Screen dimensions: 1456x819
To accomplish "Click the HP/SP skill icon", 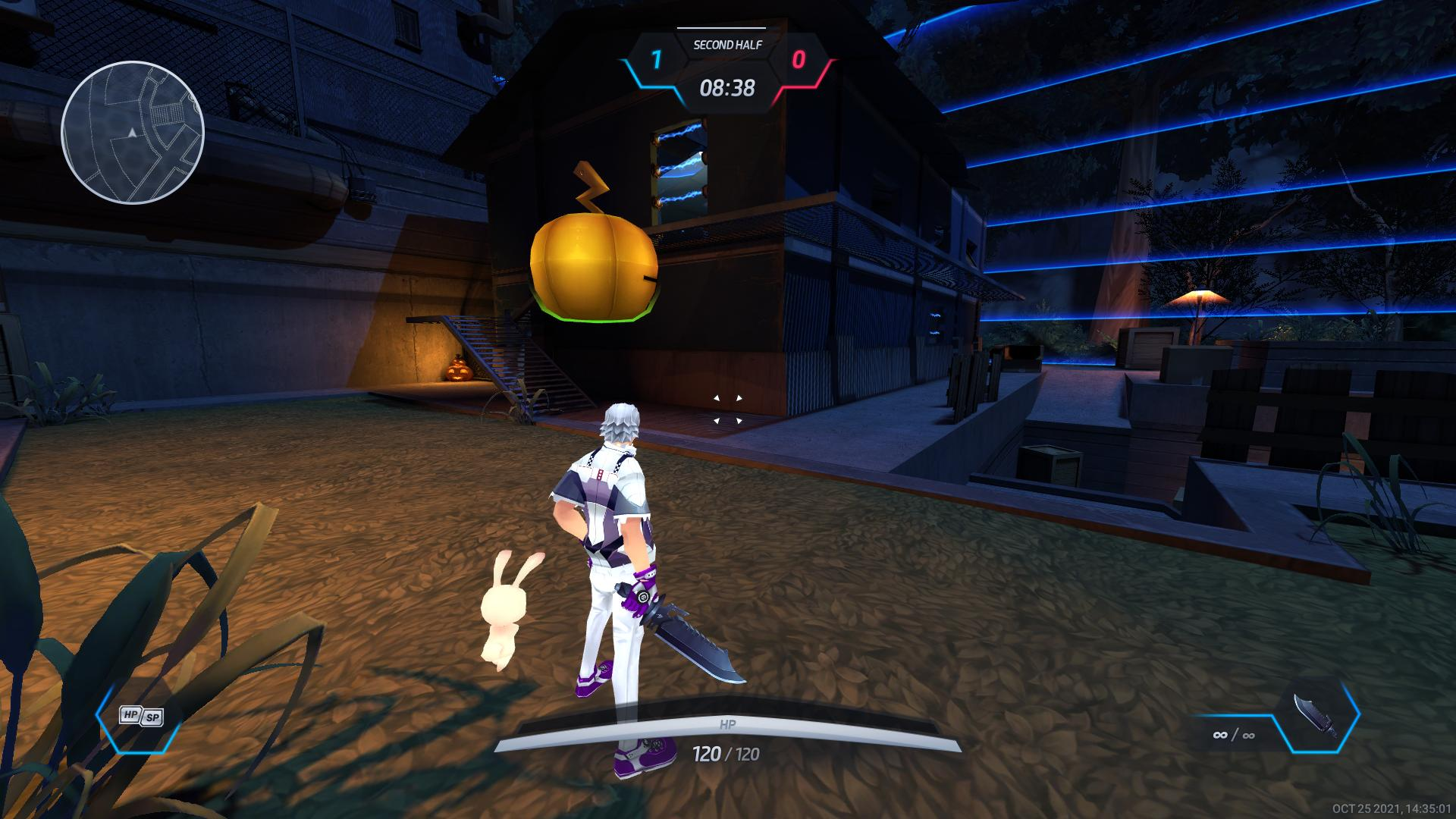I will [x=141, y=716].
